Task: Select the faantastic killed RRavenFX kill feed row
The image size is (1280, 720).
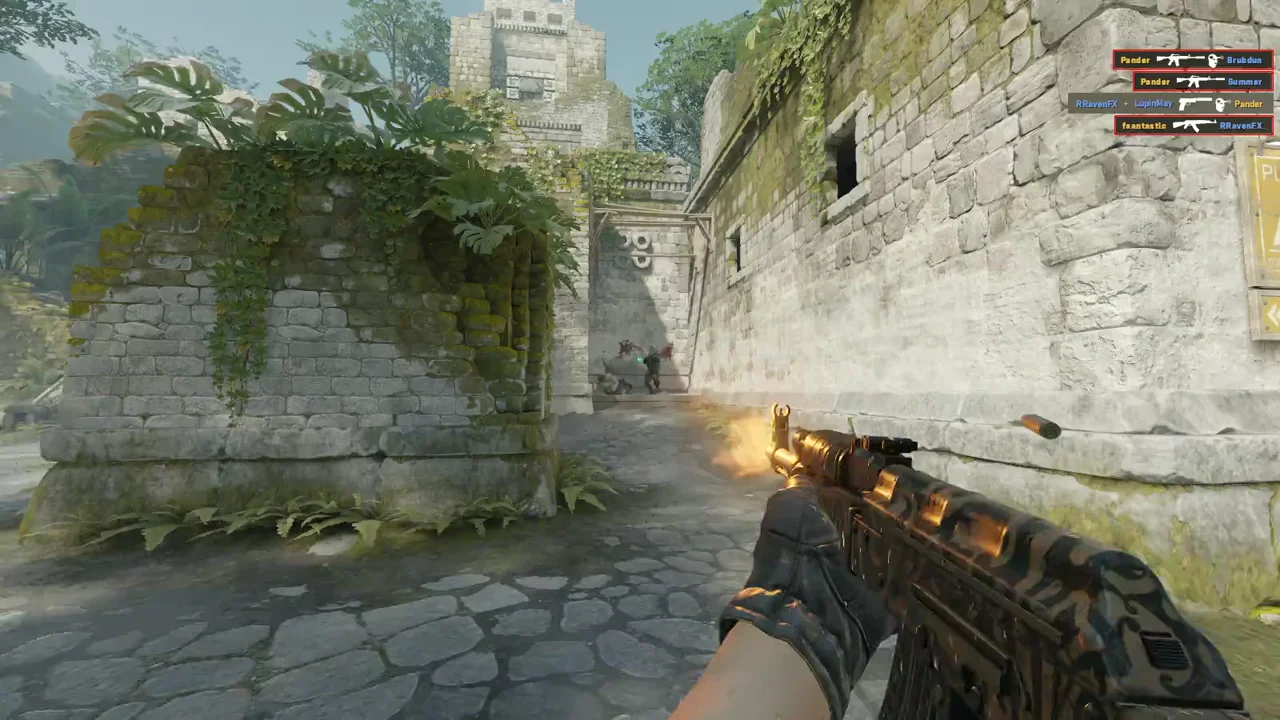Action: click(x=1193, y=126)
